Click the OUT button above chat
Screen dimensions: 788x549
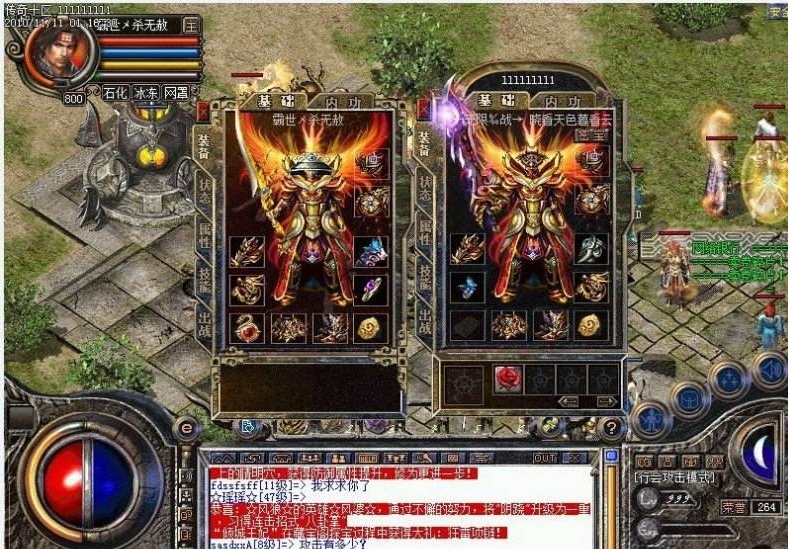545,458
